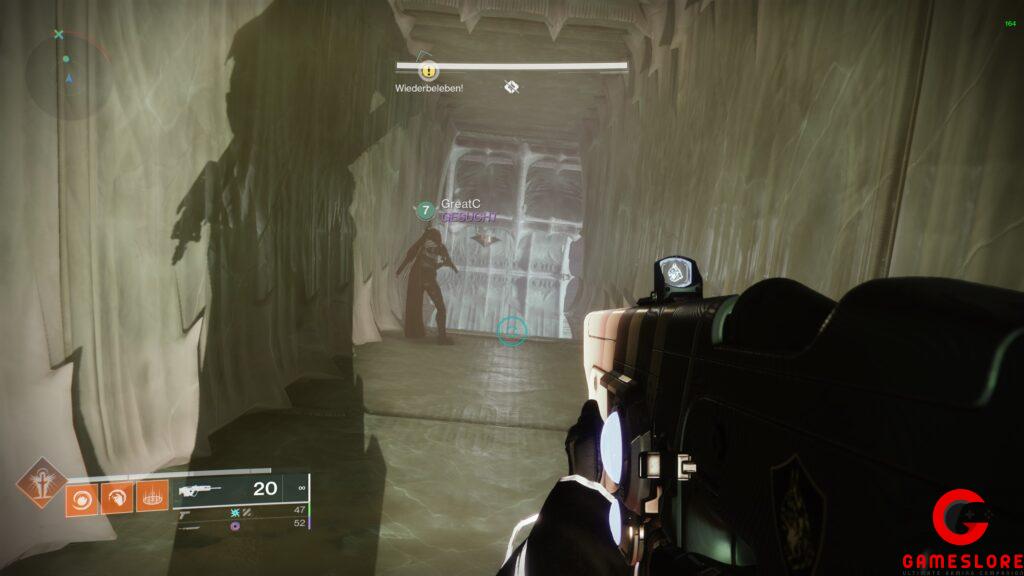
Task: Click the radar in the top-left corner
Action: click(68, 73)
